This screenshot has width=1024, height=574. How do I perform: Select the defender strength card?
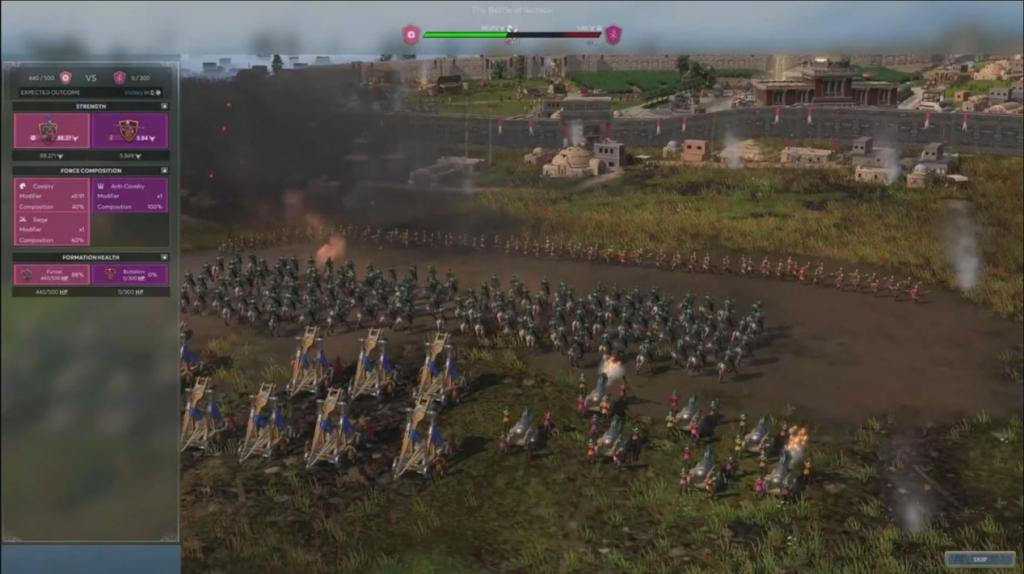129,131
